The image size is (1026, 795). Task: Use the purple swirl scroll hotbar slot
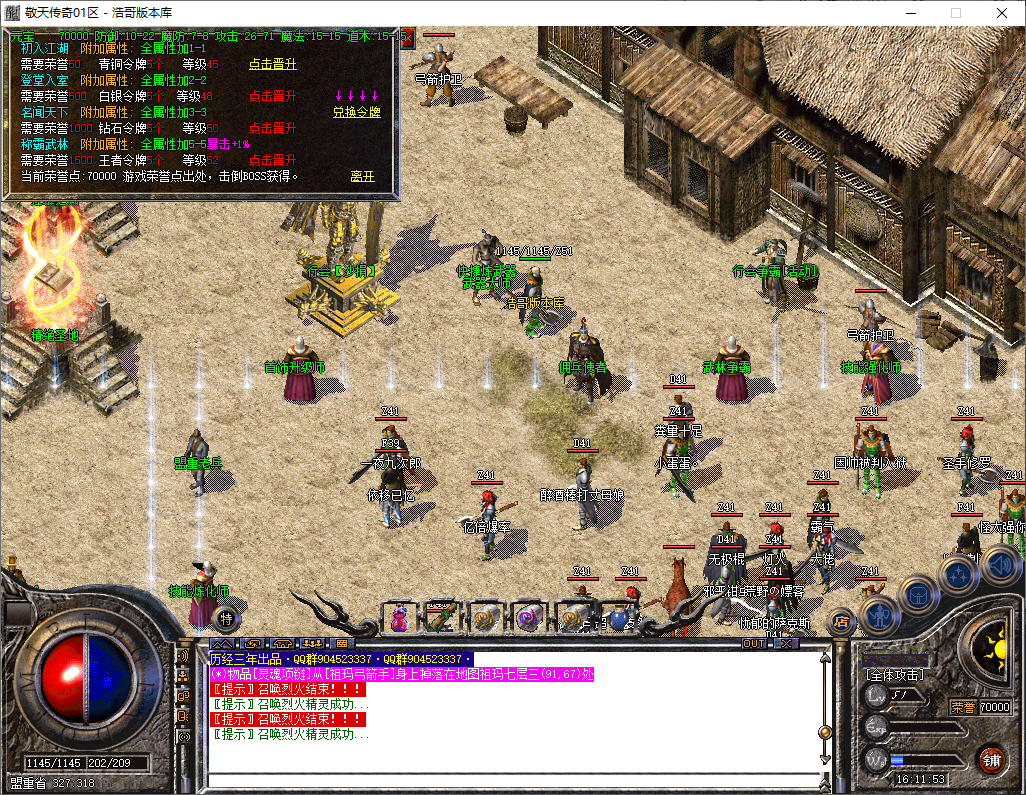[x=529, y=618]
